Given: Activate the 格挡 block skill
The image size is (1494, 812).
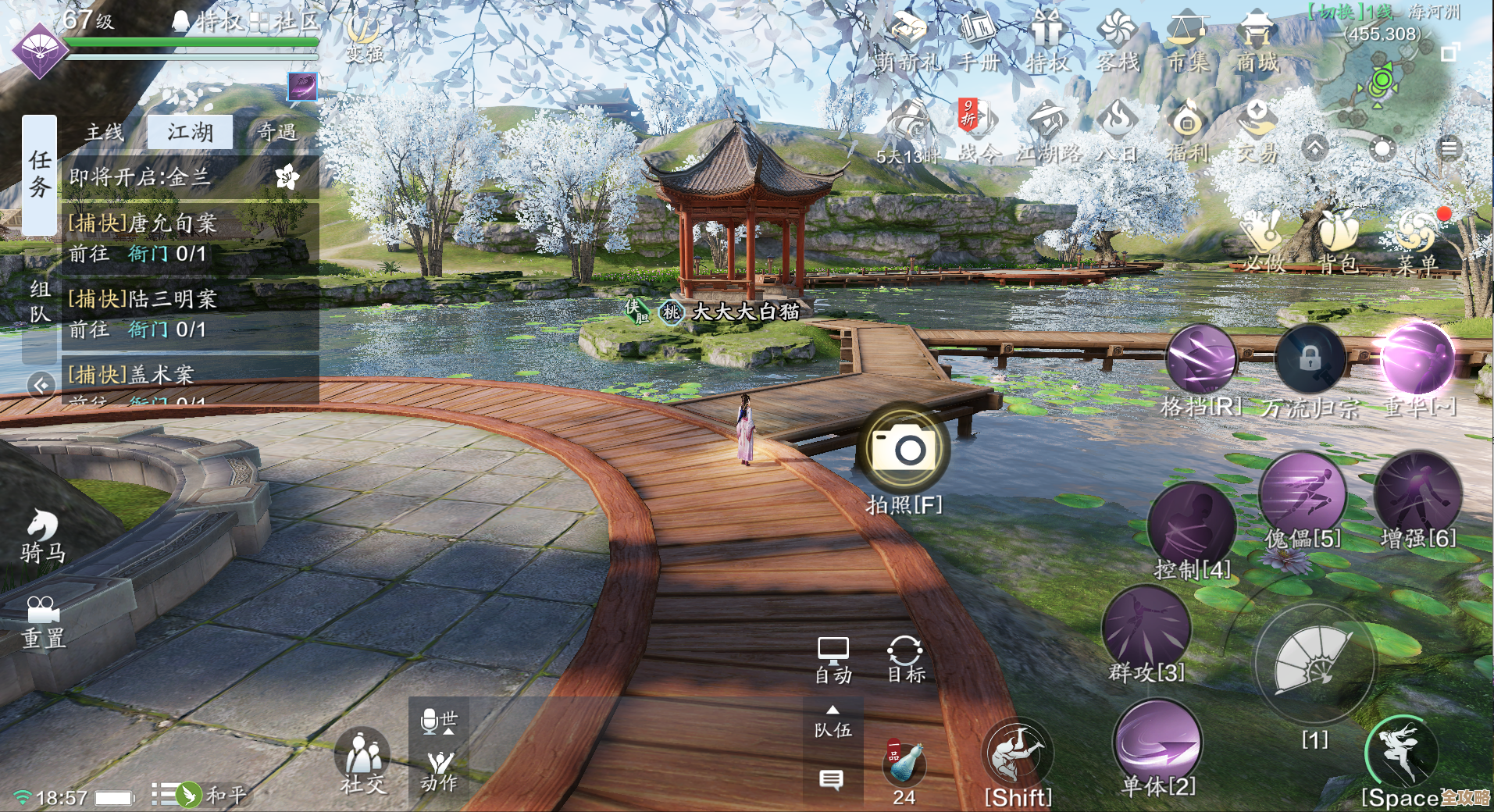Looking at the screenshot, I should pyautogui.click(x=1200, y=360).
